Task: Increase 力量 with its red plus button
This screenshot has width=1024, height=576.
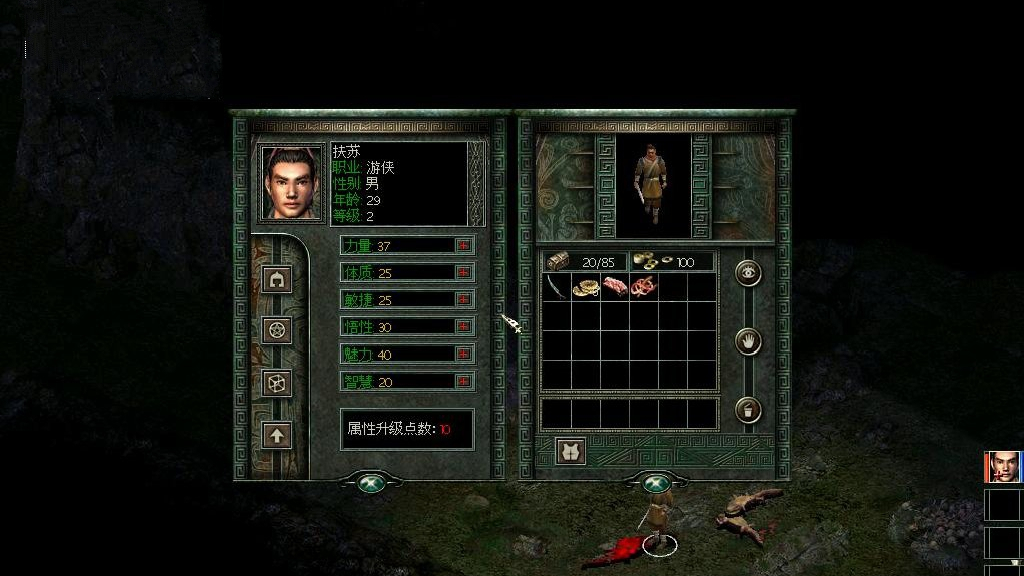Action: tap(463, 245)
